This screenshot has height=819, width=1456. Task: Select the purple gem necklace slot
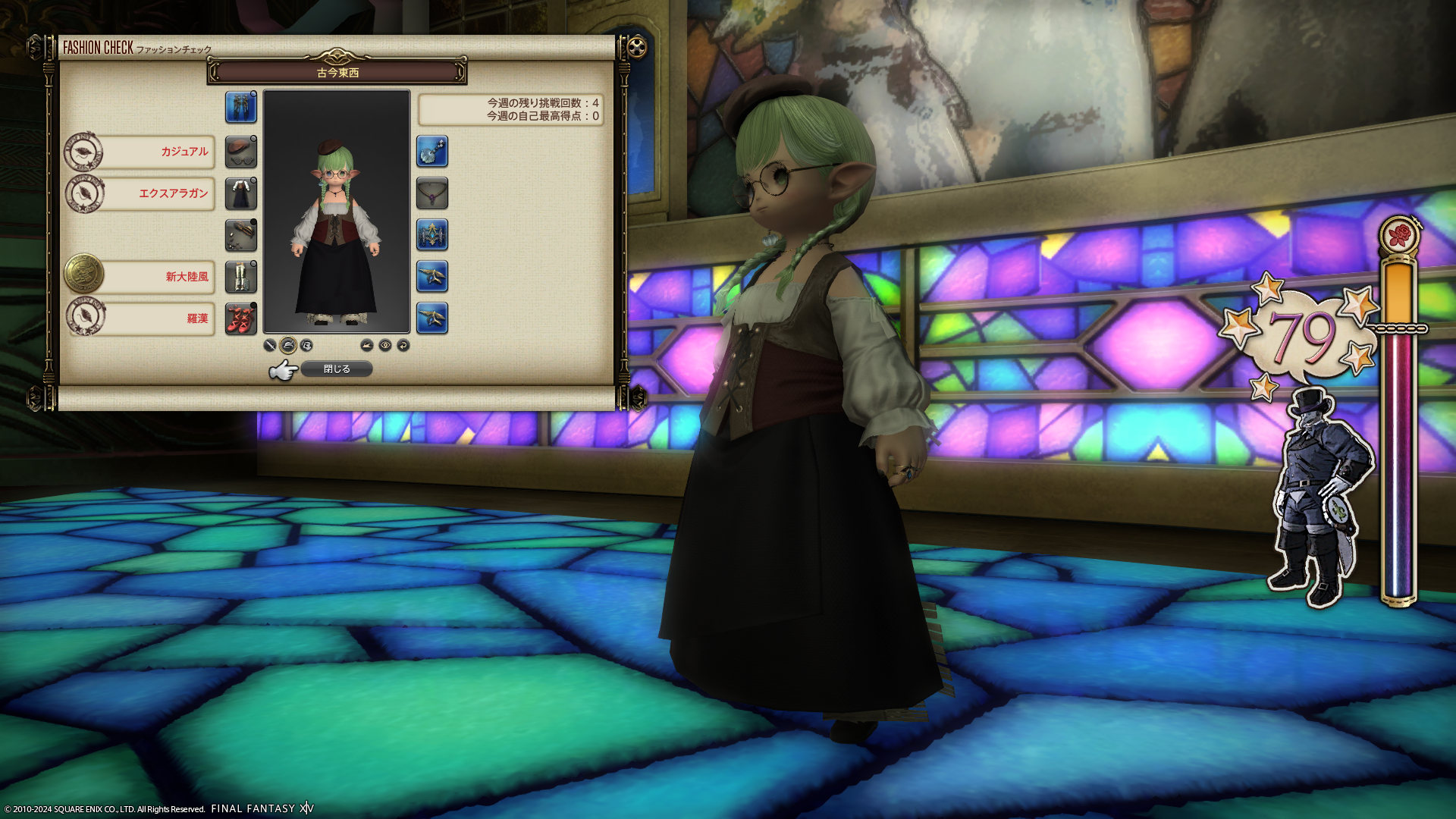coord(432,194)
